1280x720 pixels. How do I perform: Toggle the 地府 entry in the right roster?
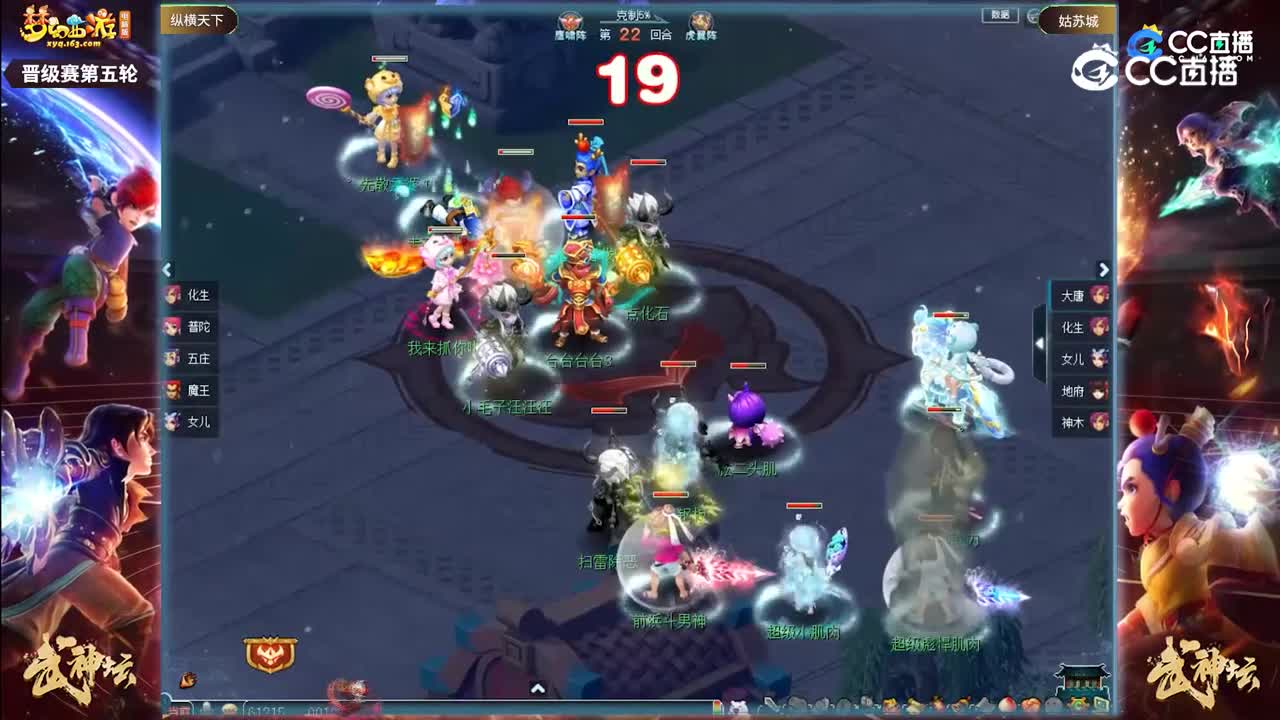1080,391
